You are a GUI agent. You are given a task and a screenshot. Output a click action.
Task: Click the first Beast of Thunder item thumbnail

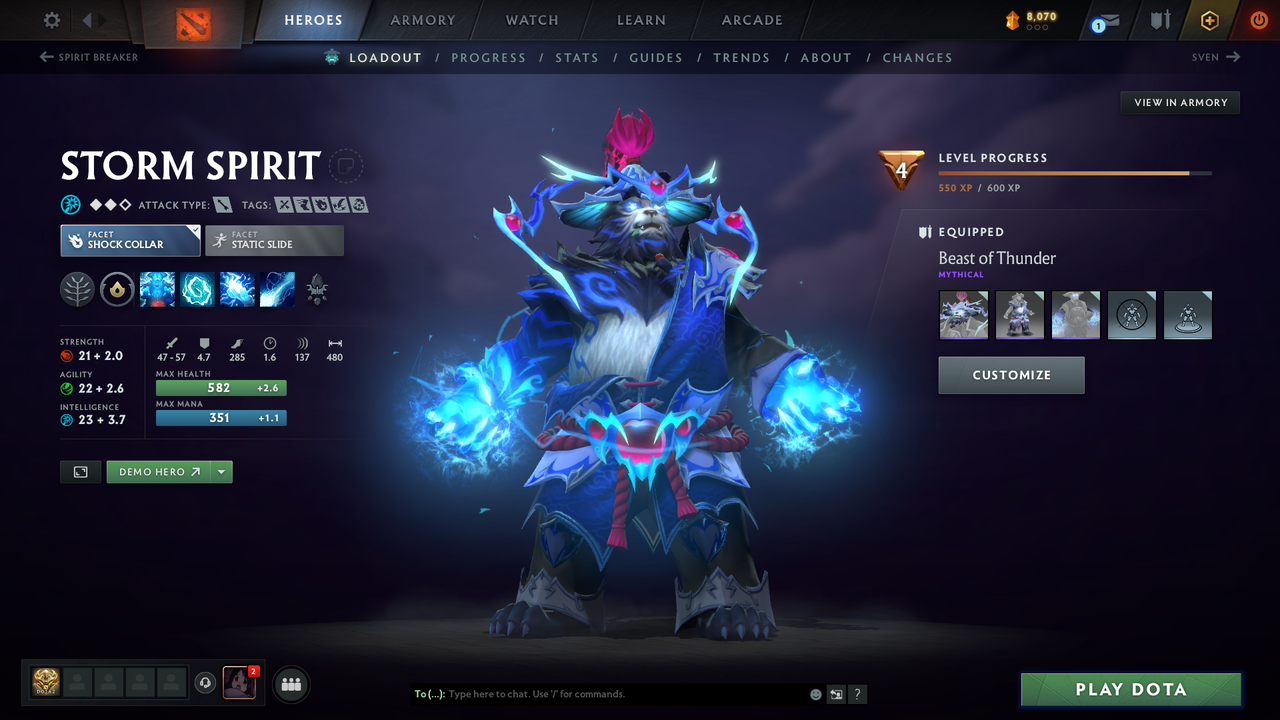click(962, 315)
